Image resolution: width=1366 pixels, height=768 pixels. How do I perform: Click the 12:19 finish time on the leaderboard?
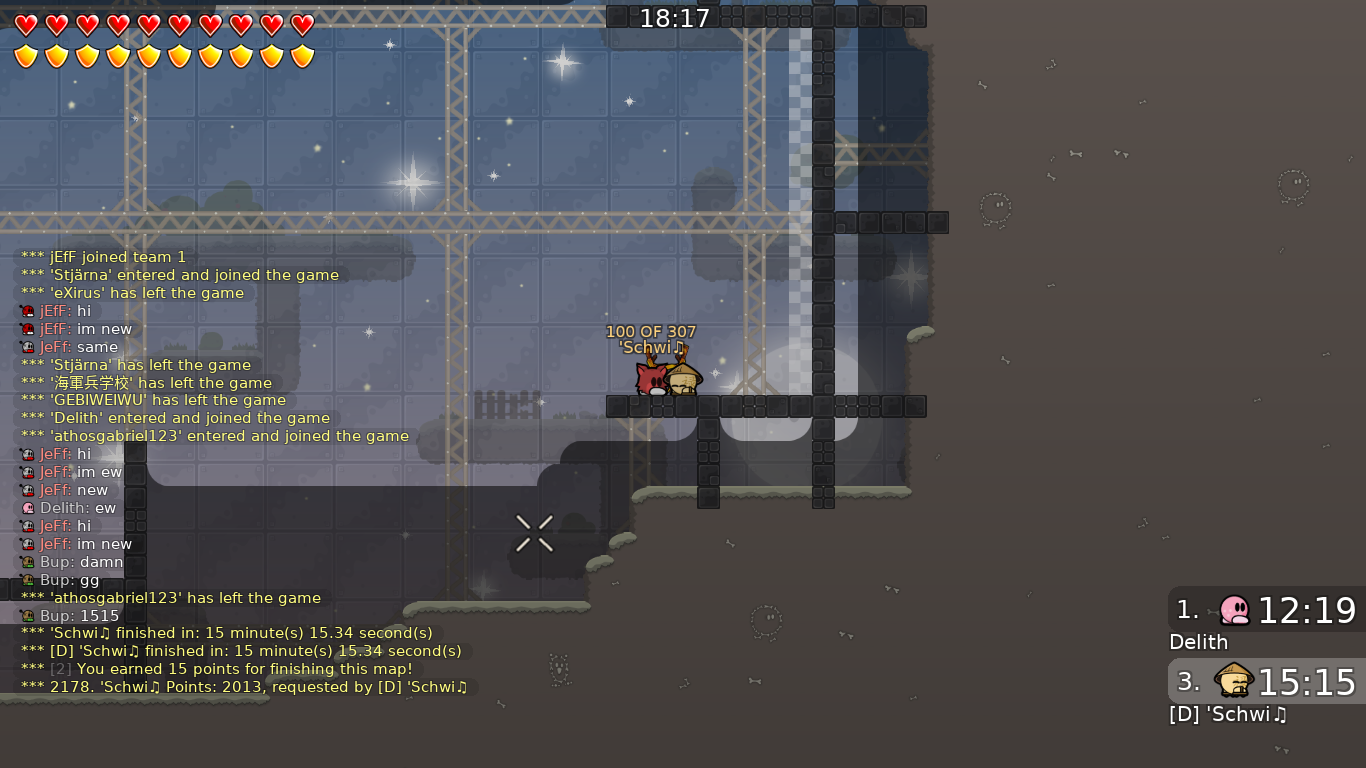point(1304,610)
